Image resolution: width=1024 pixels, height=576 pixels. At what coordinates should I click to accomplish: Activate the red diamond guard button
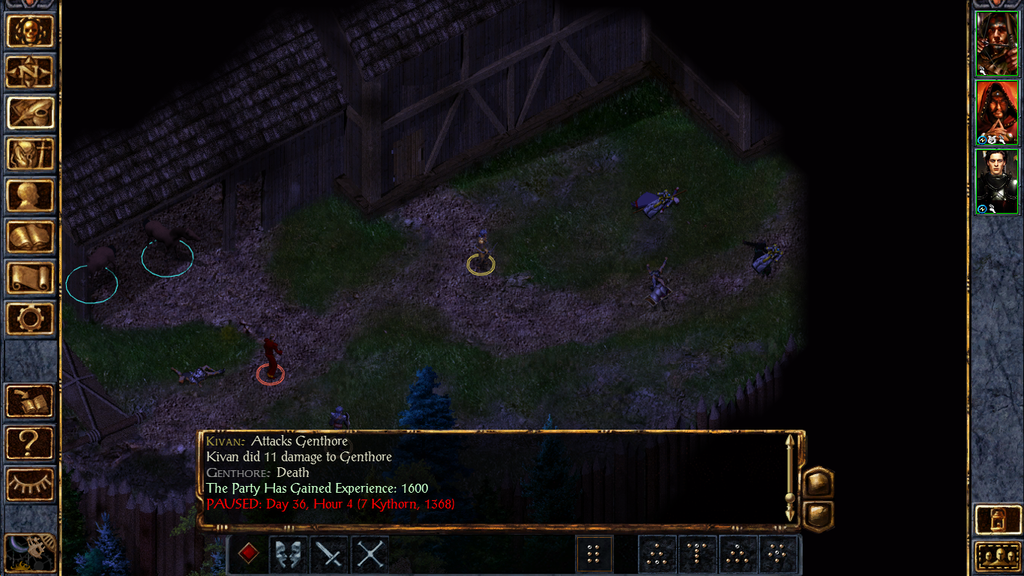coord(249,553)
